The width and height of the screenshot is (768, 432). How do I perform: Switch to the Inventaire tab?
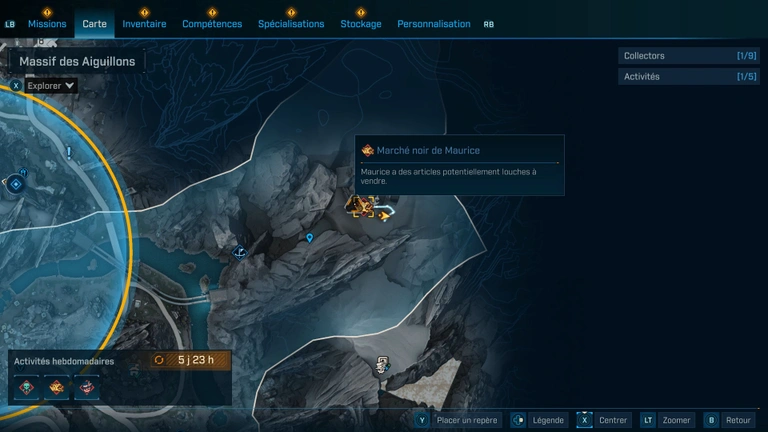(x=144, y=24)
